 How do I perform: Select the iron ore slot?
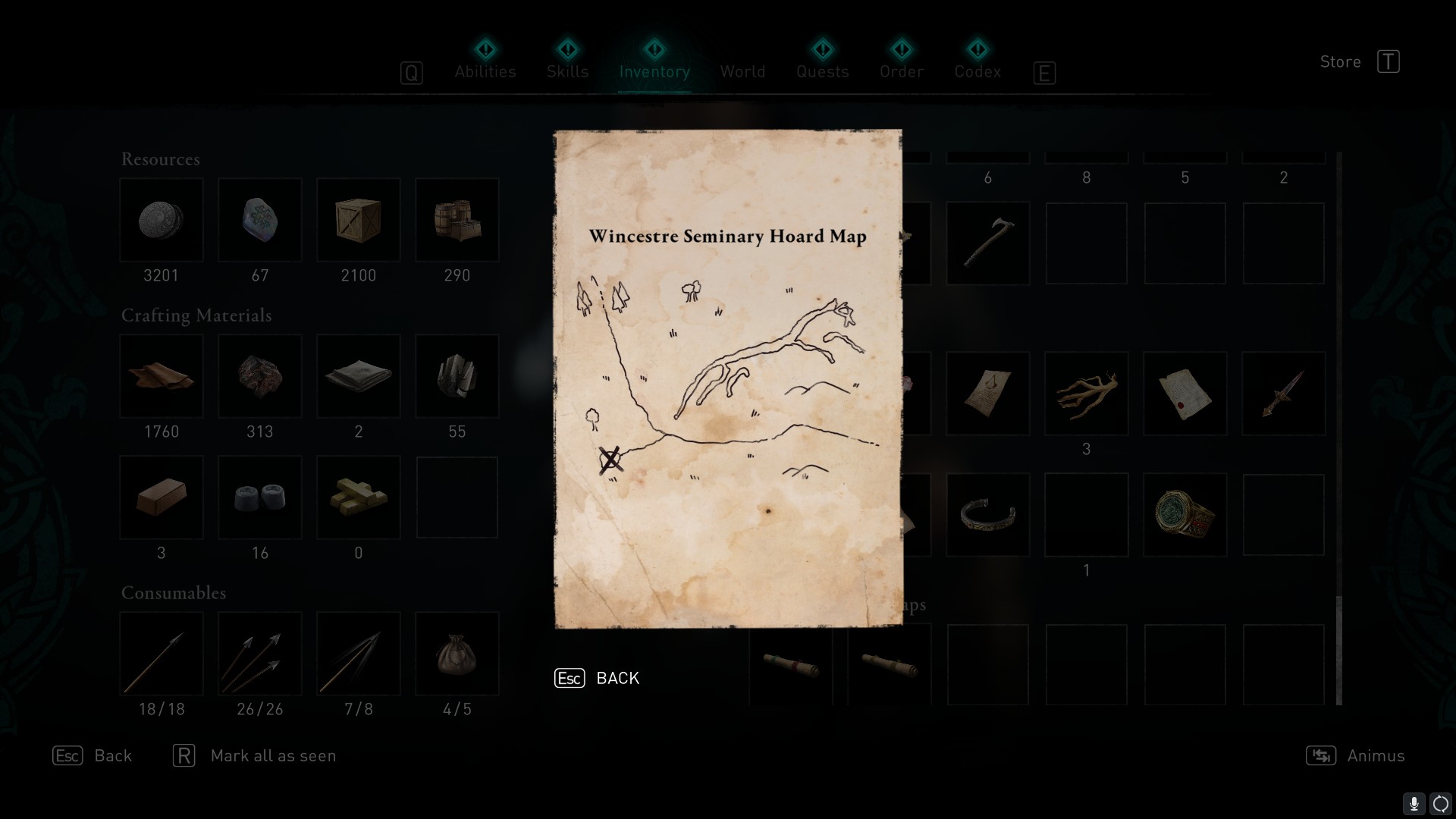(260, 376)
